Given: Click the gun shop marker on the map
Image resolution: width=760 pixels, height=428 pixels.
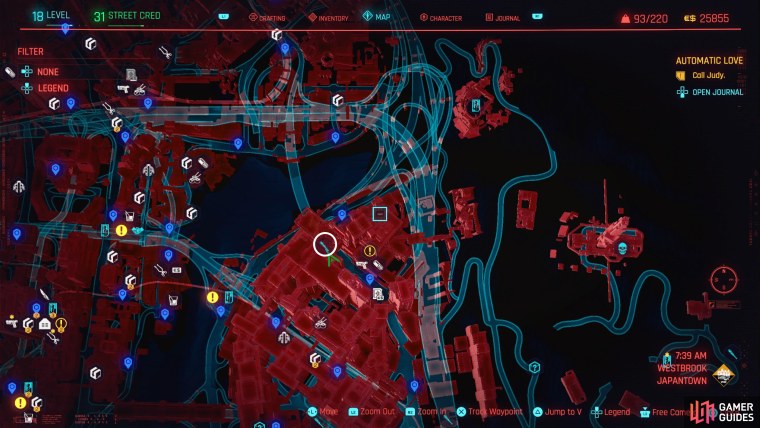Looking at the screenshot, I should pos(363,266).
